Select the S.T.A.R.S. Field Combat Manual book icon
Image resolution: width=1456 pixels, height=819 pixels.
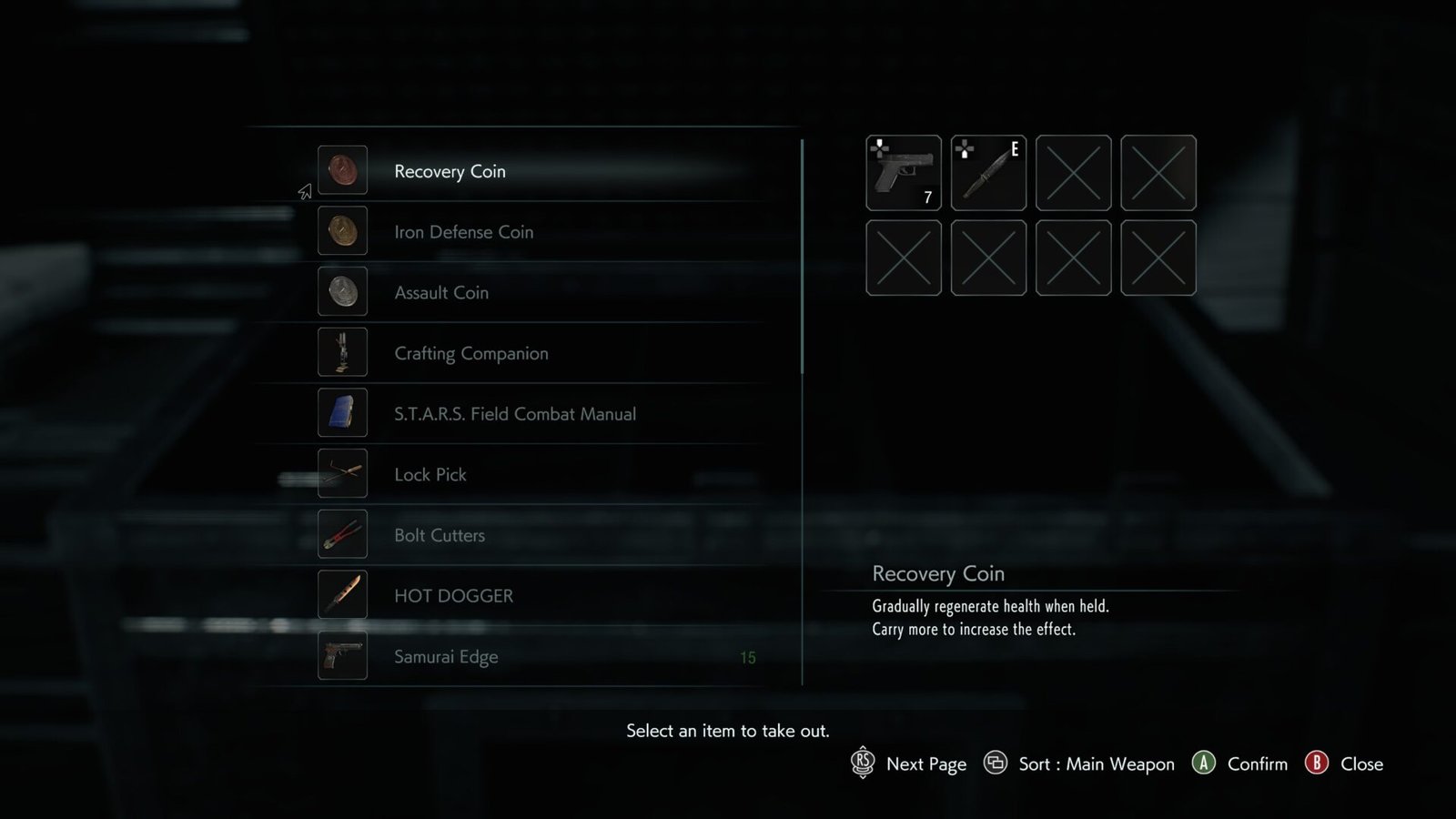click(343, 413)
